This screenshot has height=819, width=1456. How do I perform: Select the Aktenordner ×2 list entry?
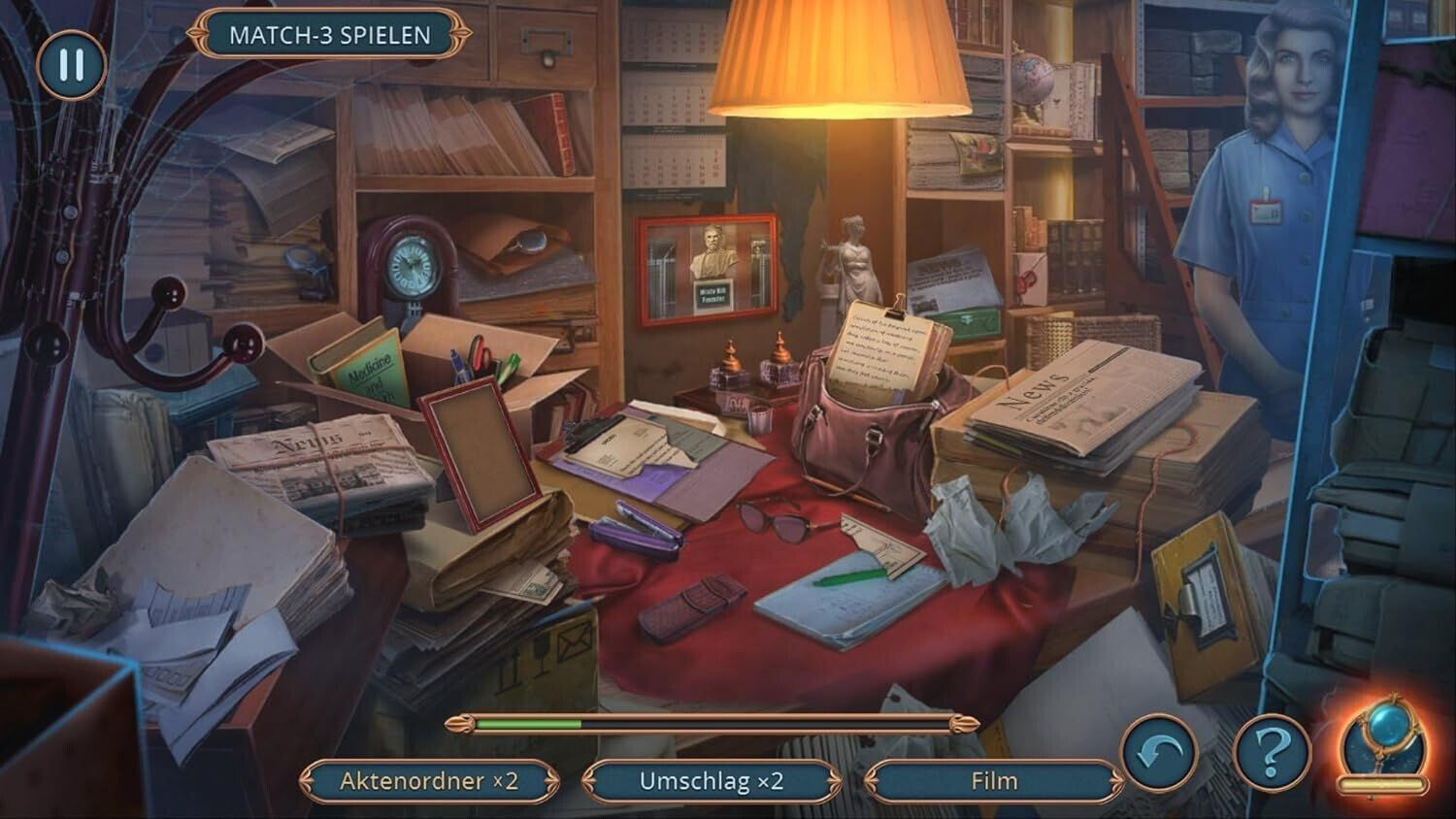coord(429,781)
